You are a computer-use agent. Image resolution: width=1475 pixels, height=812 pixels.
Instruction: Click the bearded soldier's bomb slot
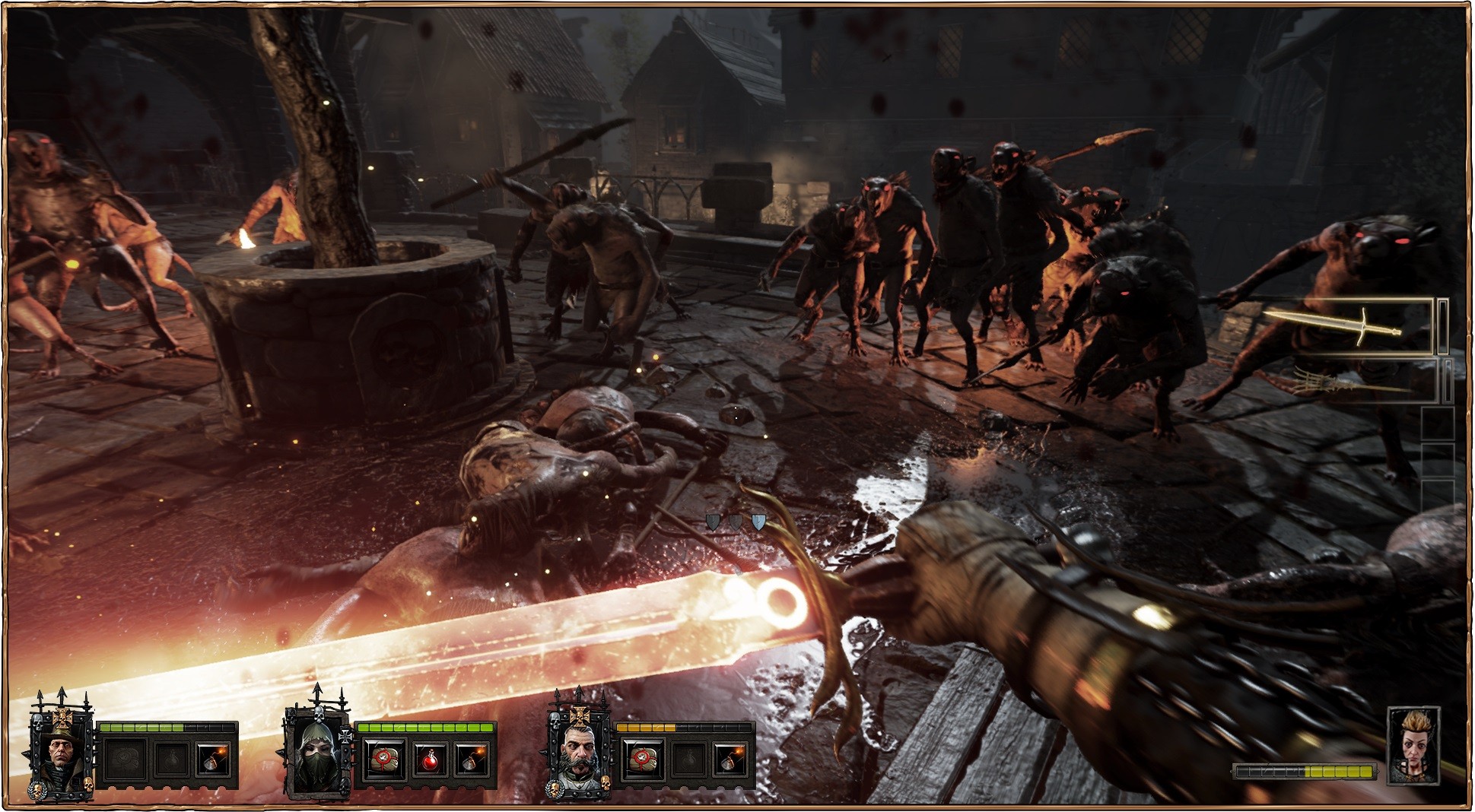[x=731, y=760]
